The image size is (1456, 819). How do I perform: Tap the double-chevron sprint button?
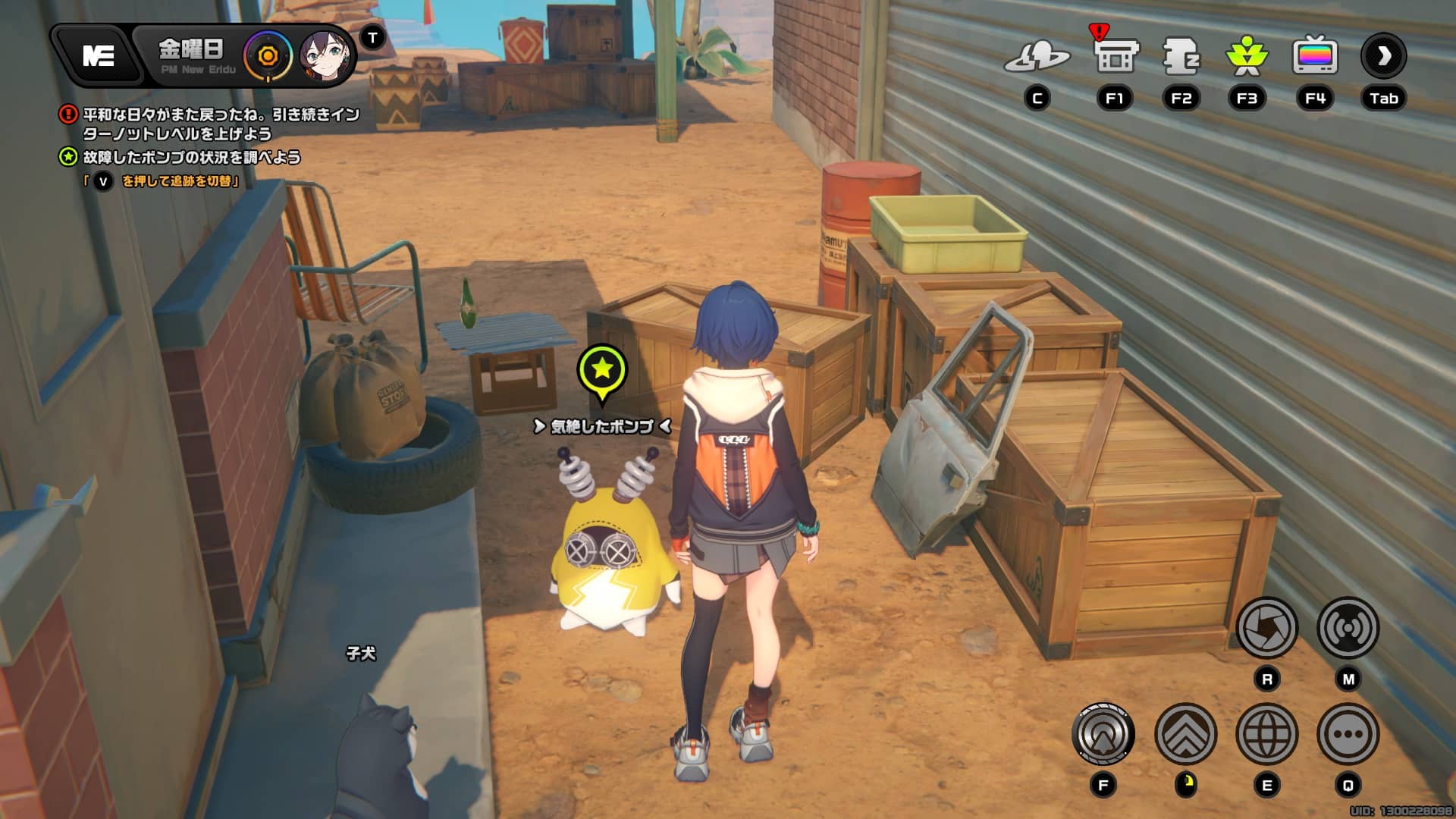(x=1185, y=734)
